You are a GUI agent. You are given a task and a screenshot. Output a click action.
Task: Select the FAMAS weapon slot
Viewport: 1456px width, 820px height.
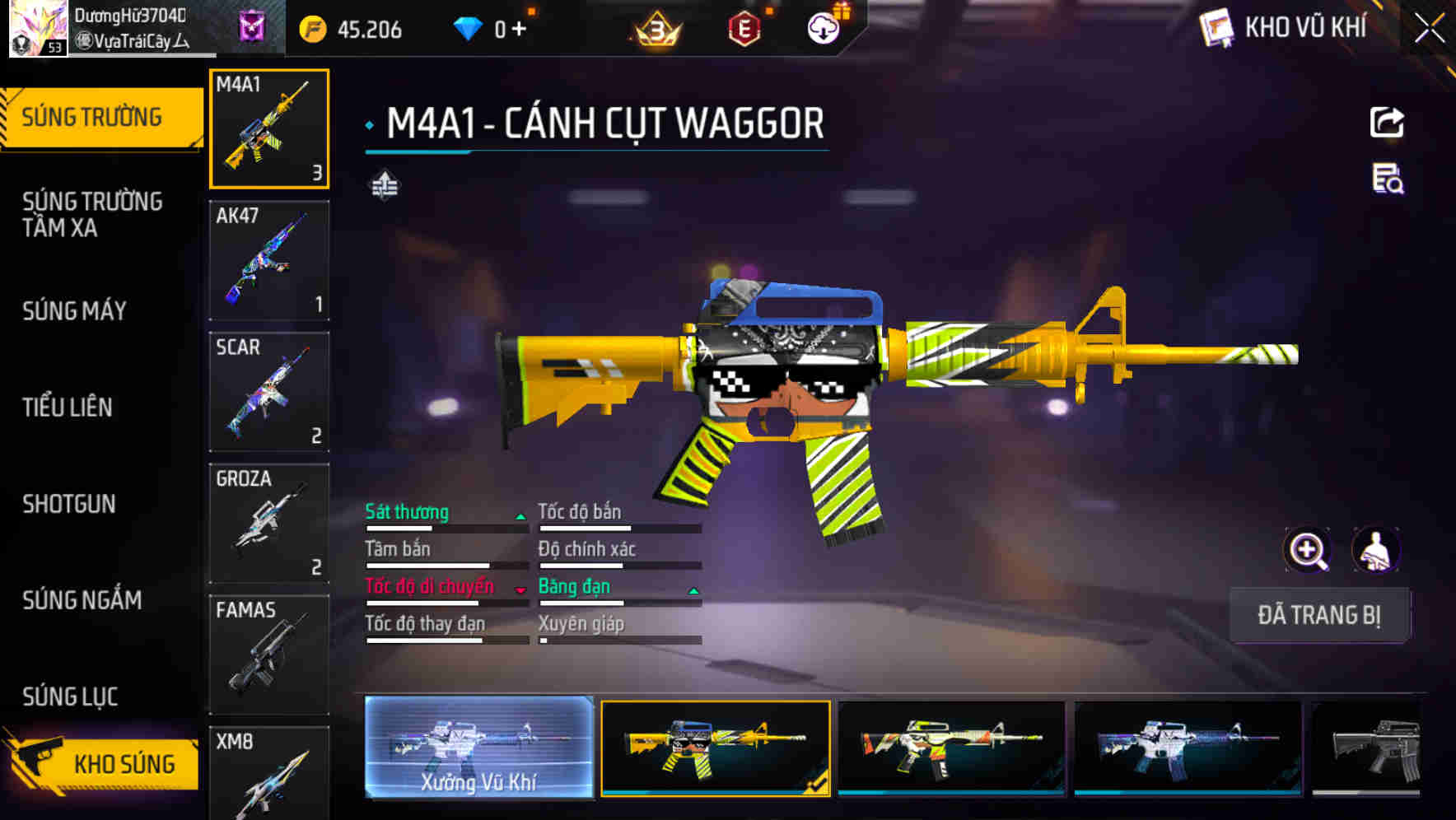coord(269,655)
